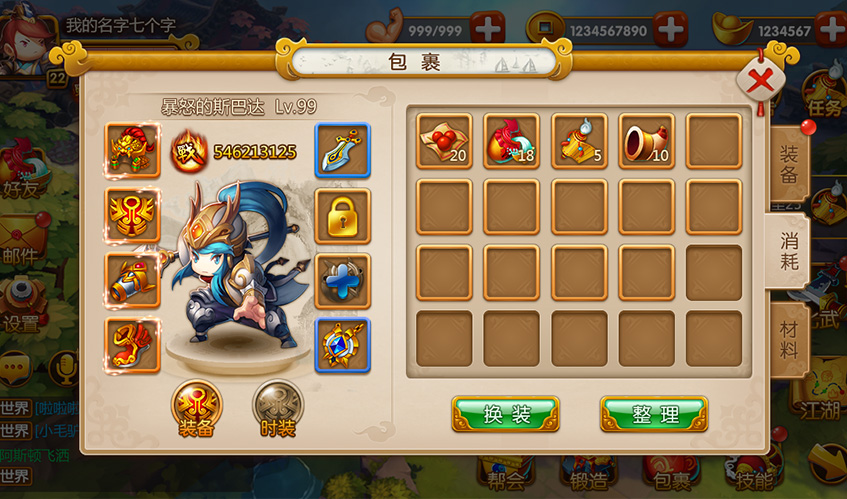Select the red item with 18 count
The width and height of the screenshot is (847, 499).
(511, 140)
